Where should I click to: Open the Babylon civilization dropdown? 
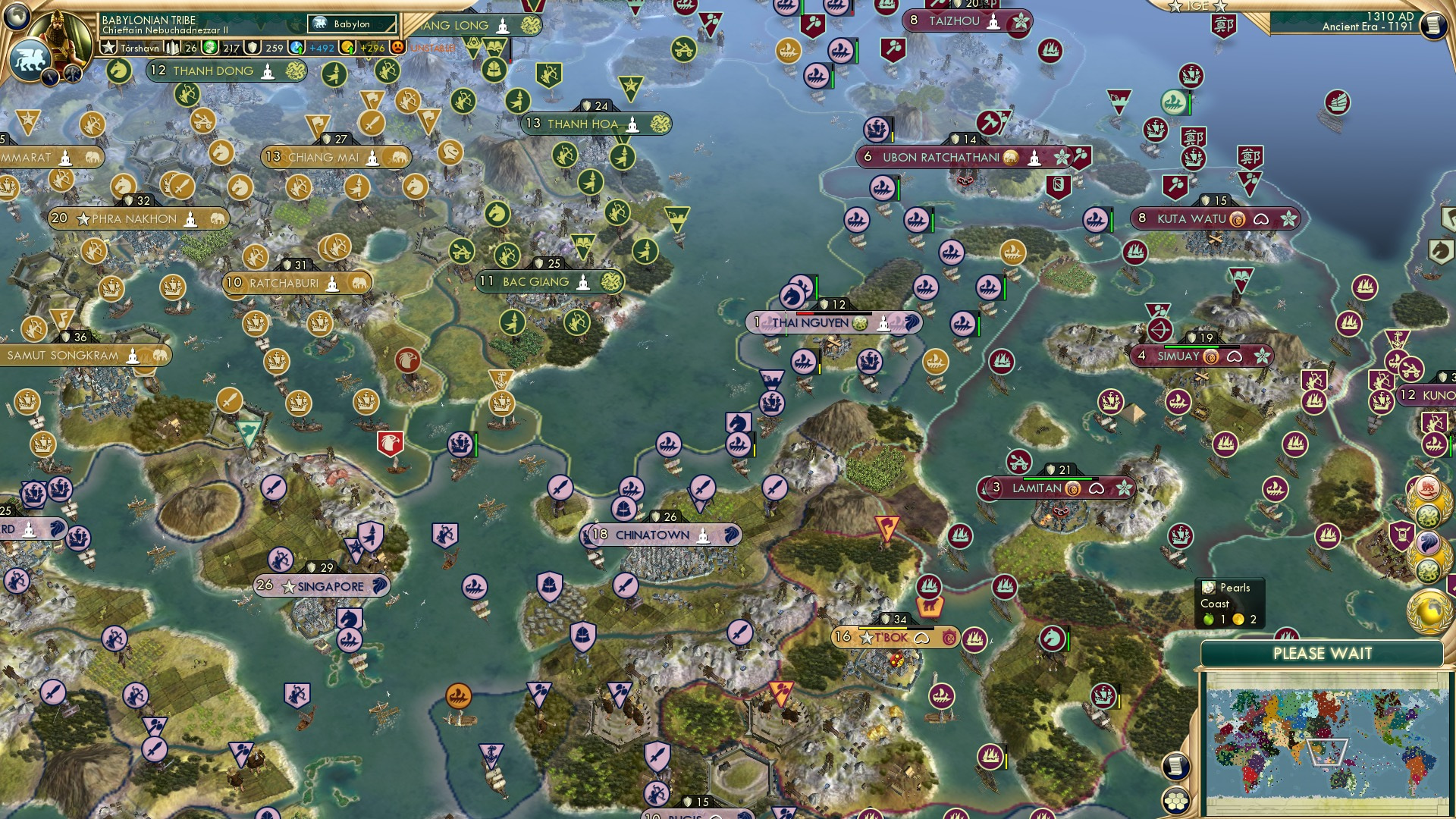click(x=351, y=24)
